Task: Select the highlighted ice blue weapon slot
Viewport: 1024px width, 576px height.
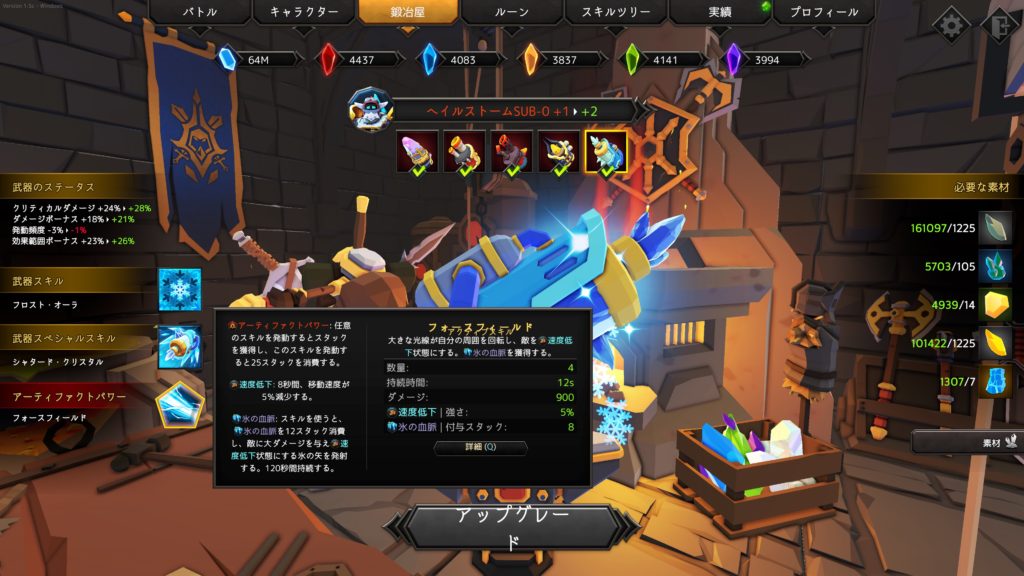Action: tap(606, 151)
